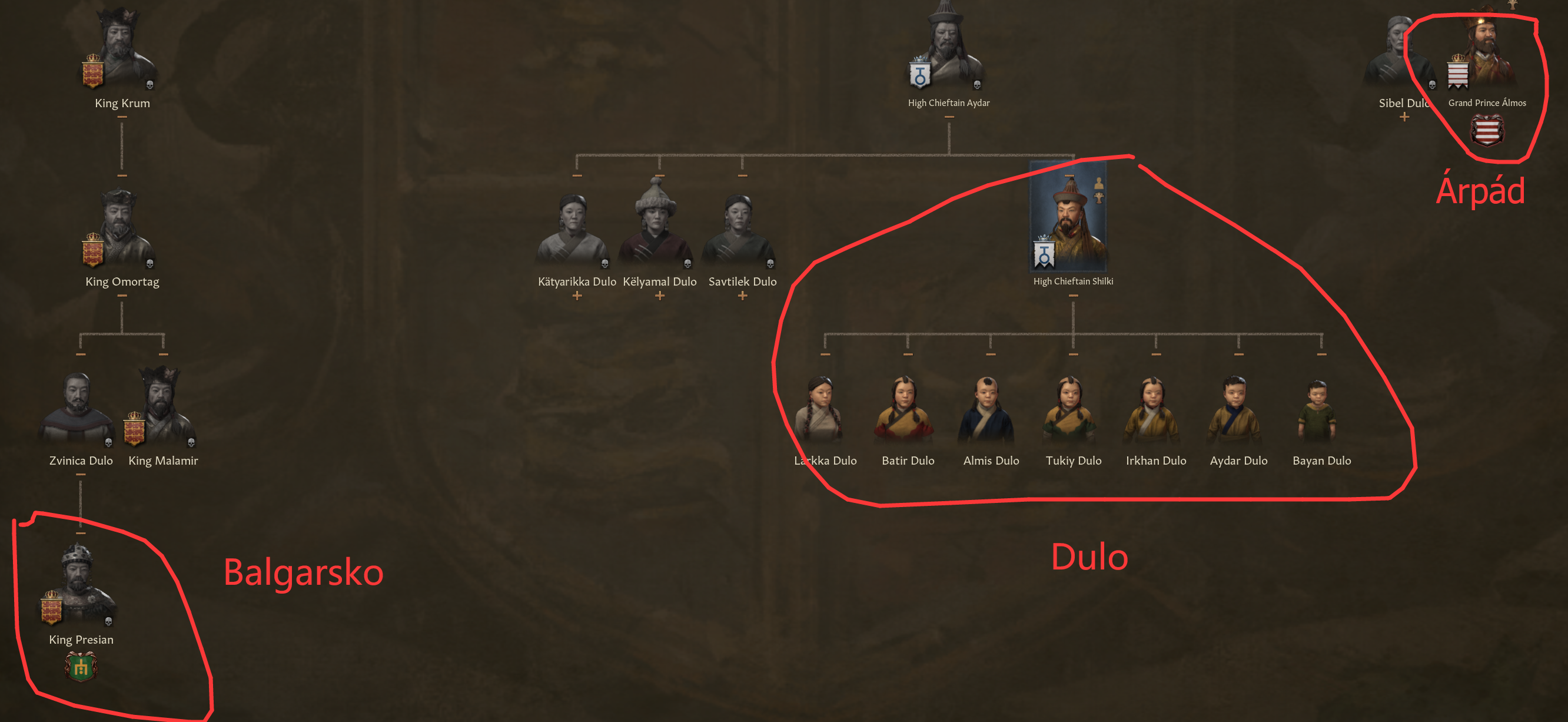Click Grand Prince Álmos's striped banner icon
1568x722 pixels.
1458,74
